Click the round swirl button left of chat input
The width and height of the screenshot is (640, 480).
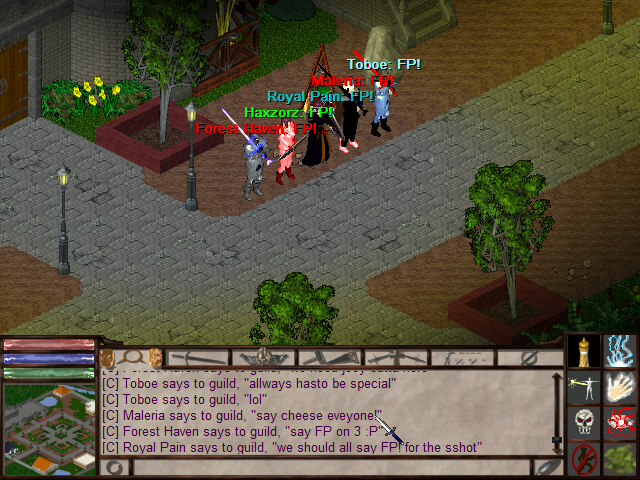click(x=115, y=467)
